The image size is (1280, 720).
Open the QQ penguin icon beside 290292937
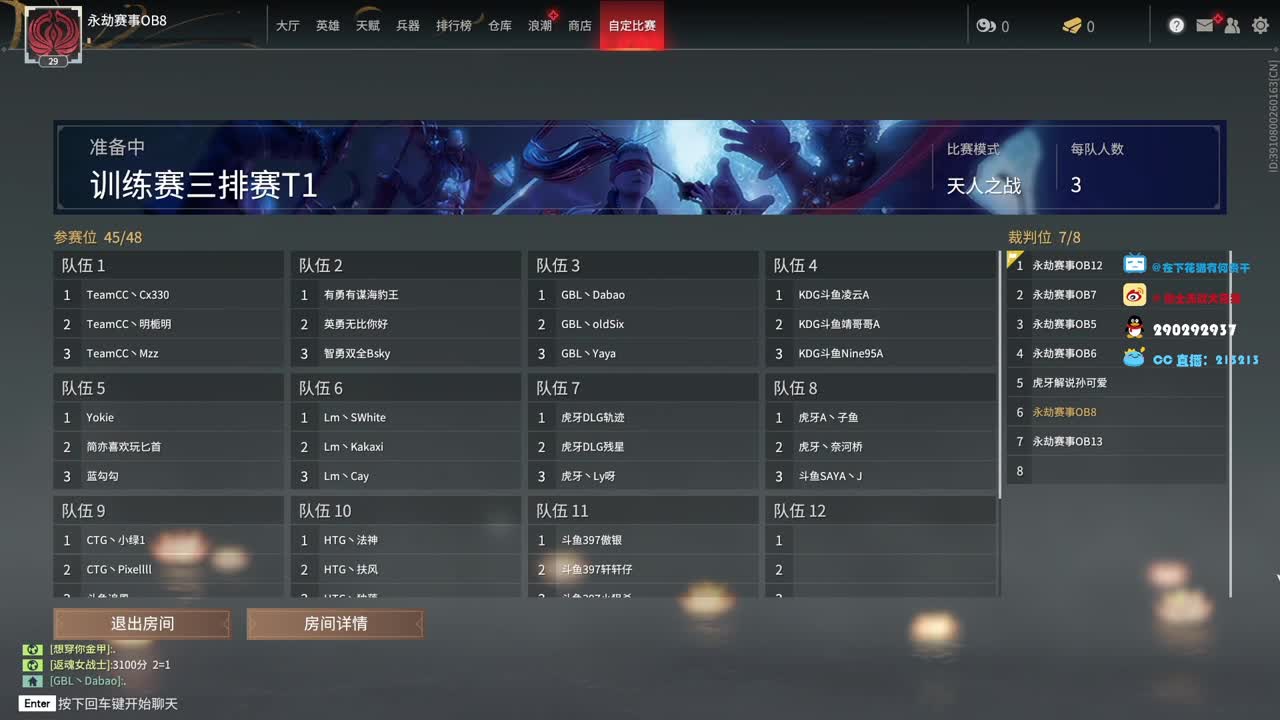pos(1134,323)
